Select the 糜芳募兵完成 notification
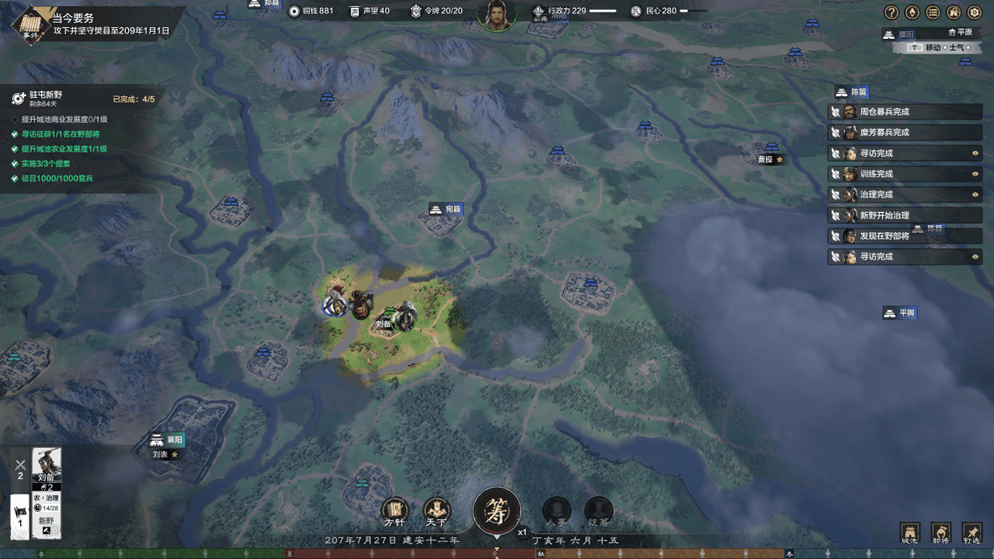The height and width of the screenshot is (559, 994). tap(905, 132)
